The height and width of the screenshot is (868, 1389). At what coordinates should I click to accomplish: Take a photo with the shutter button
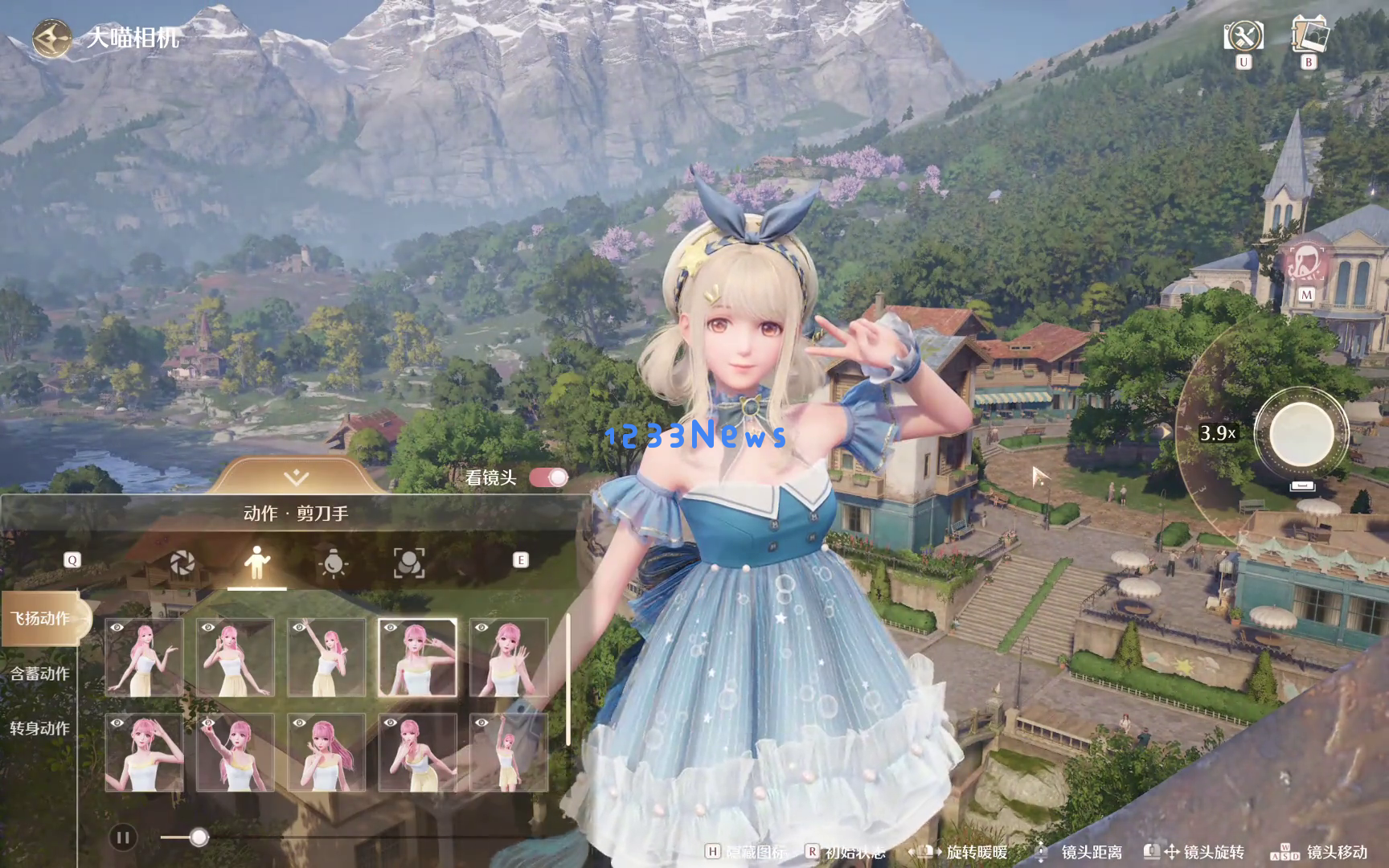(x=1301, y=433)
